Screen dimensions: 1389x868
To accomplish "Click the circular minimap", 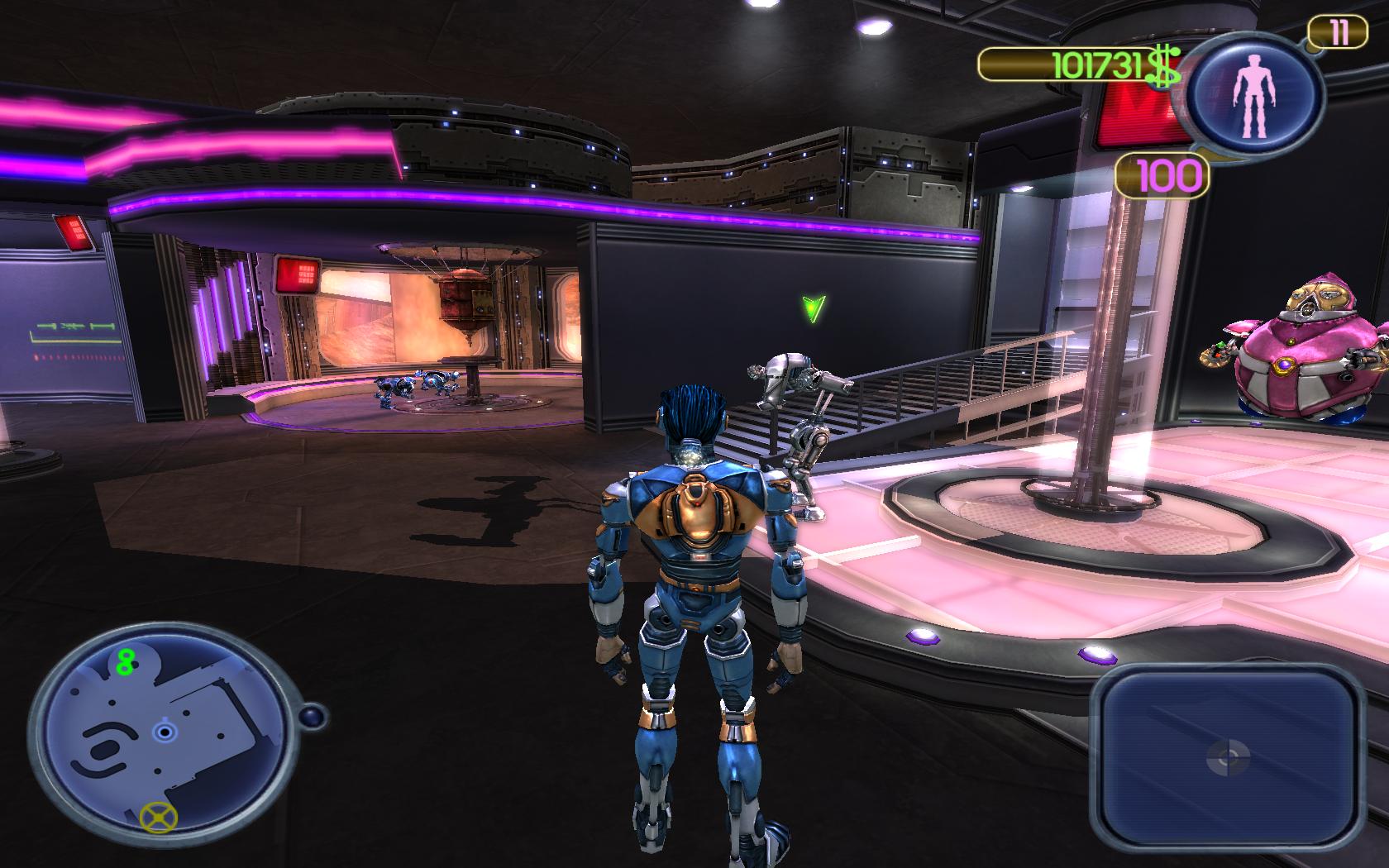I will (x=165, y=736).
